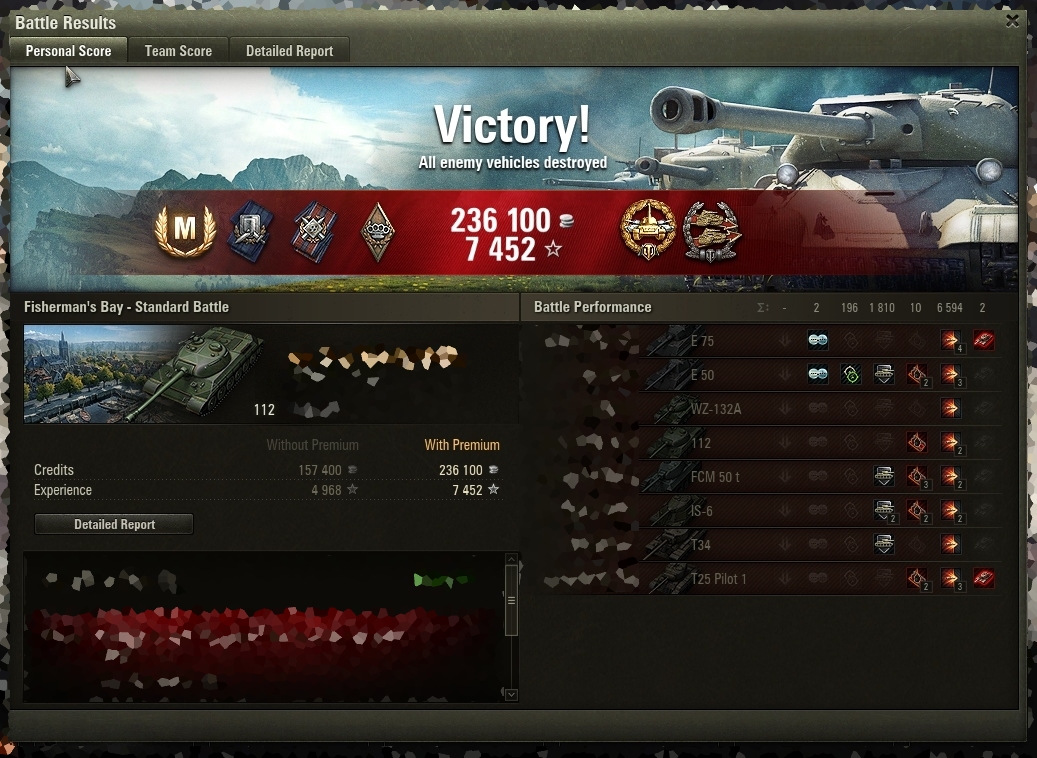
Task: Click the Detailed Report button
Action: click(x=114, y=524)
